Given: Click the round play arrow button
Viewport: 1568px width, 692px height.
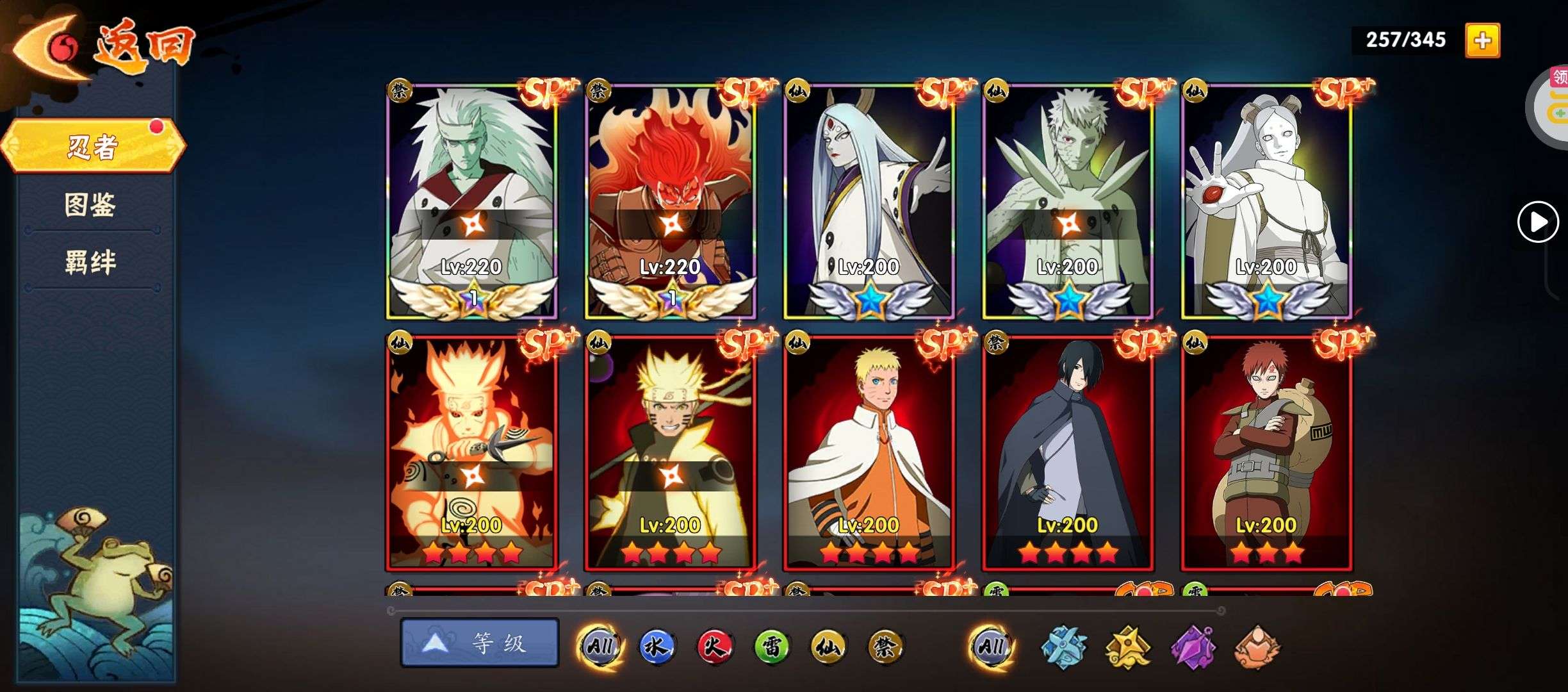Looking at the screenshot, I should click(1537, 222).
